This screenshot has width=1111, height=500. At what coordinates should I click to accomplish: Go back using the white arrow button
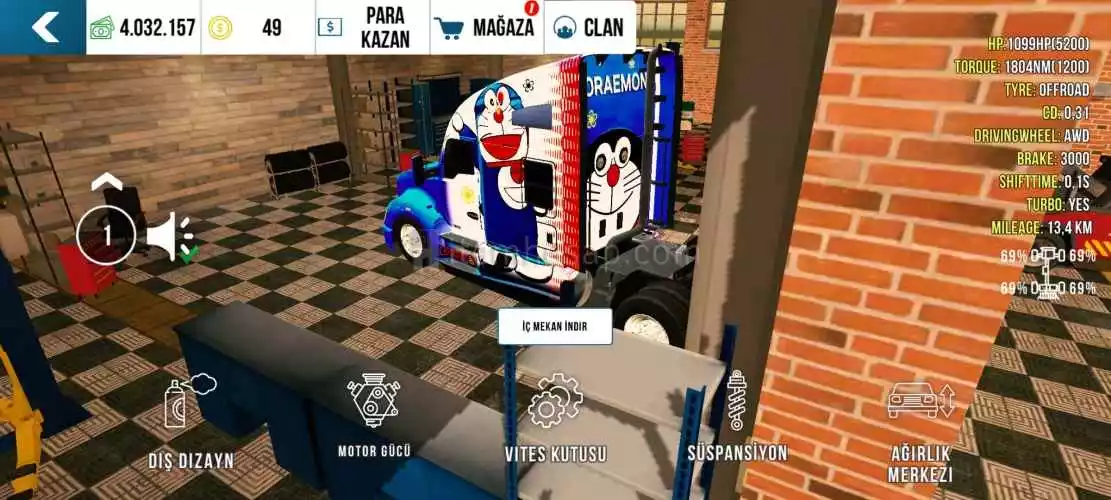coord(43,27)
